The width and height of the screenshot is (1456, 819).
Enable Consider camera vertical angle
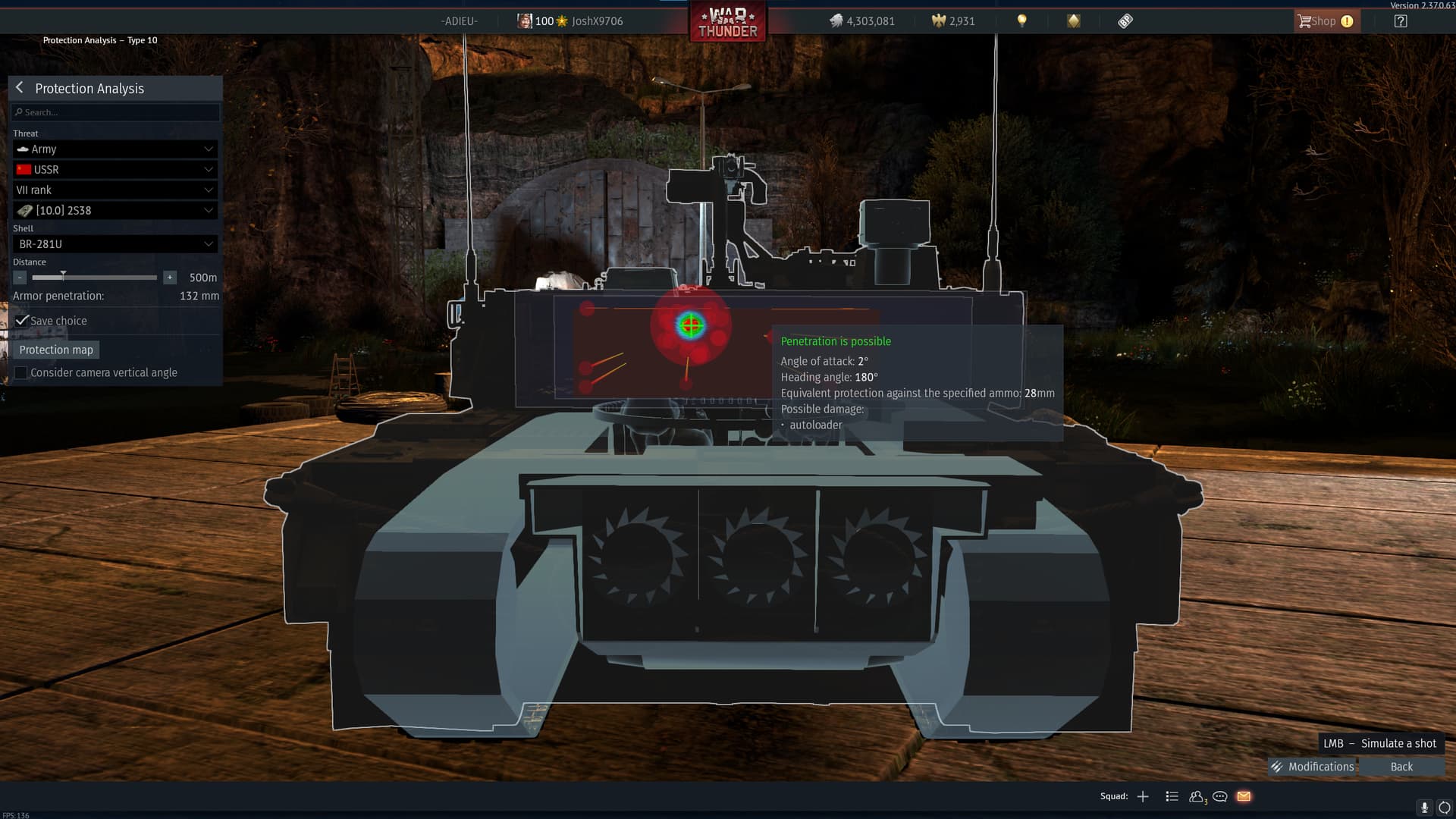[x=21, y=372]
